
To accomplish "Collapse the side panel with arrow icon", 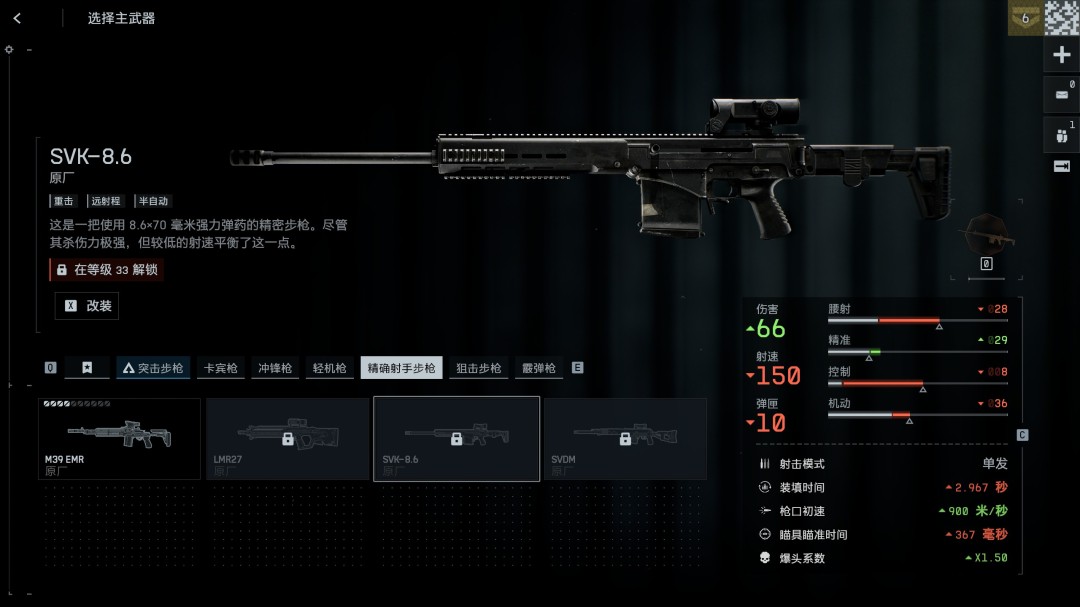I will (x=1061, y=166).
